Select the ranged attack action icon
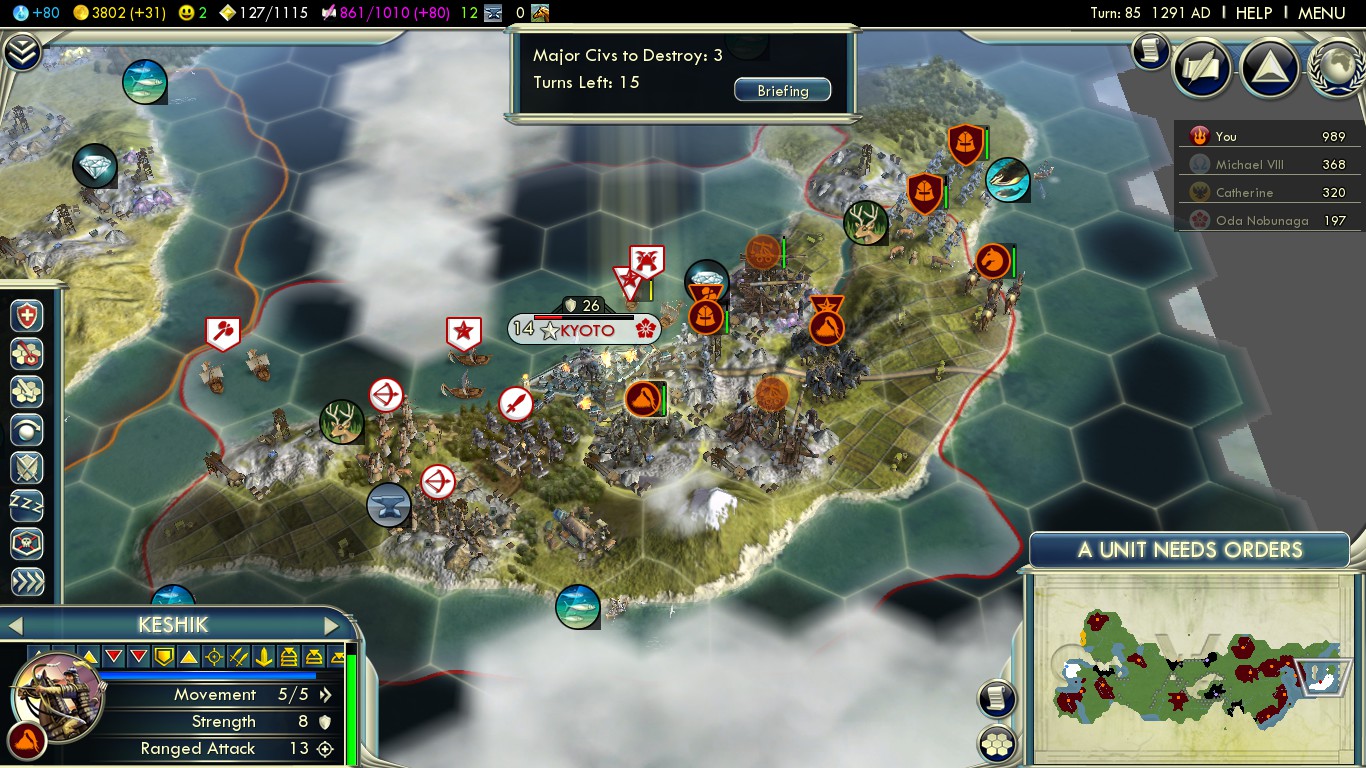This screenshot has height=768, width=1366. tap(27, 354)
